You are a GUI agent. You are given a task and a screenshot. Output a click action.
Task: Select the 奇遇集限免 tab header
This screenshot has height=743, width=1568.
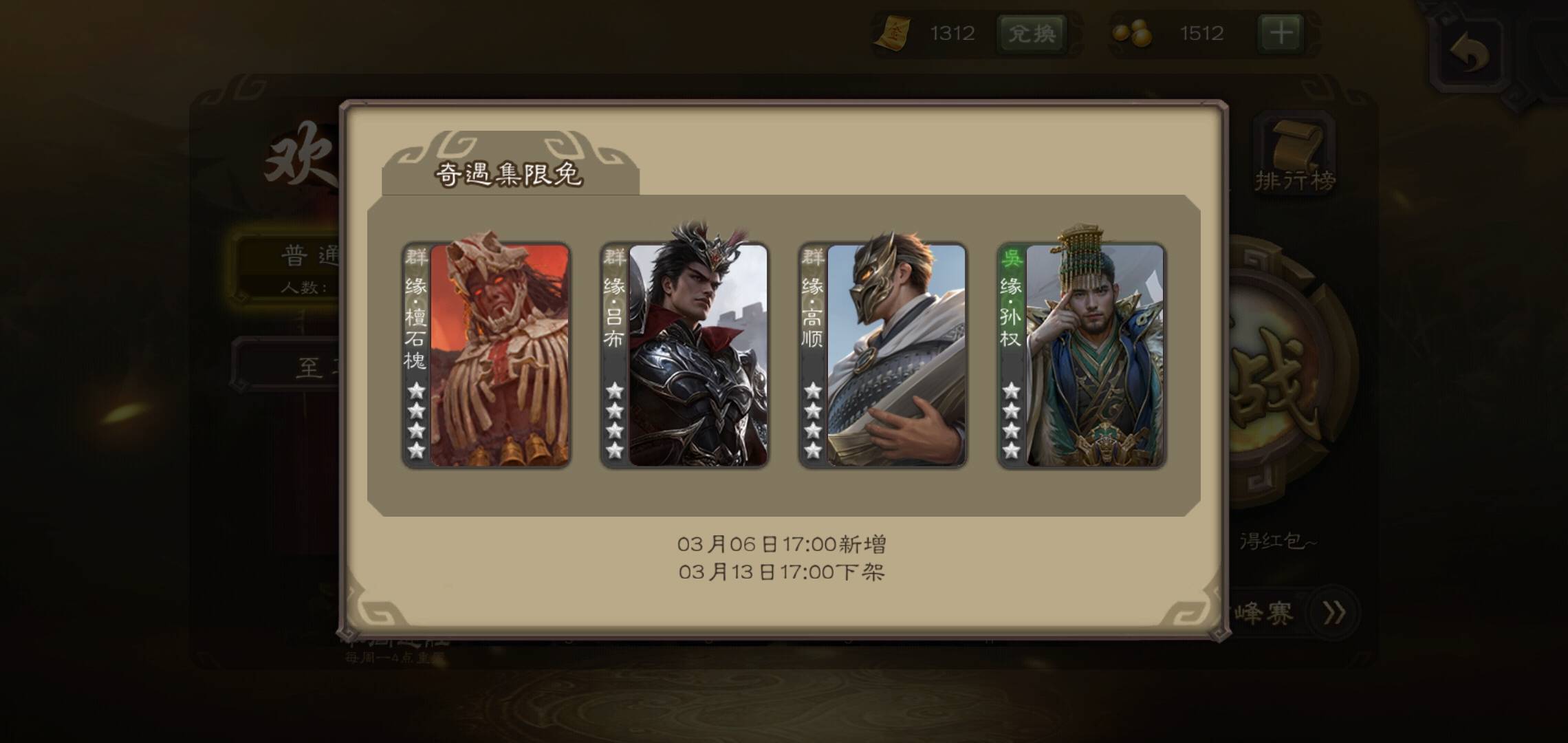coord(510,173)
